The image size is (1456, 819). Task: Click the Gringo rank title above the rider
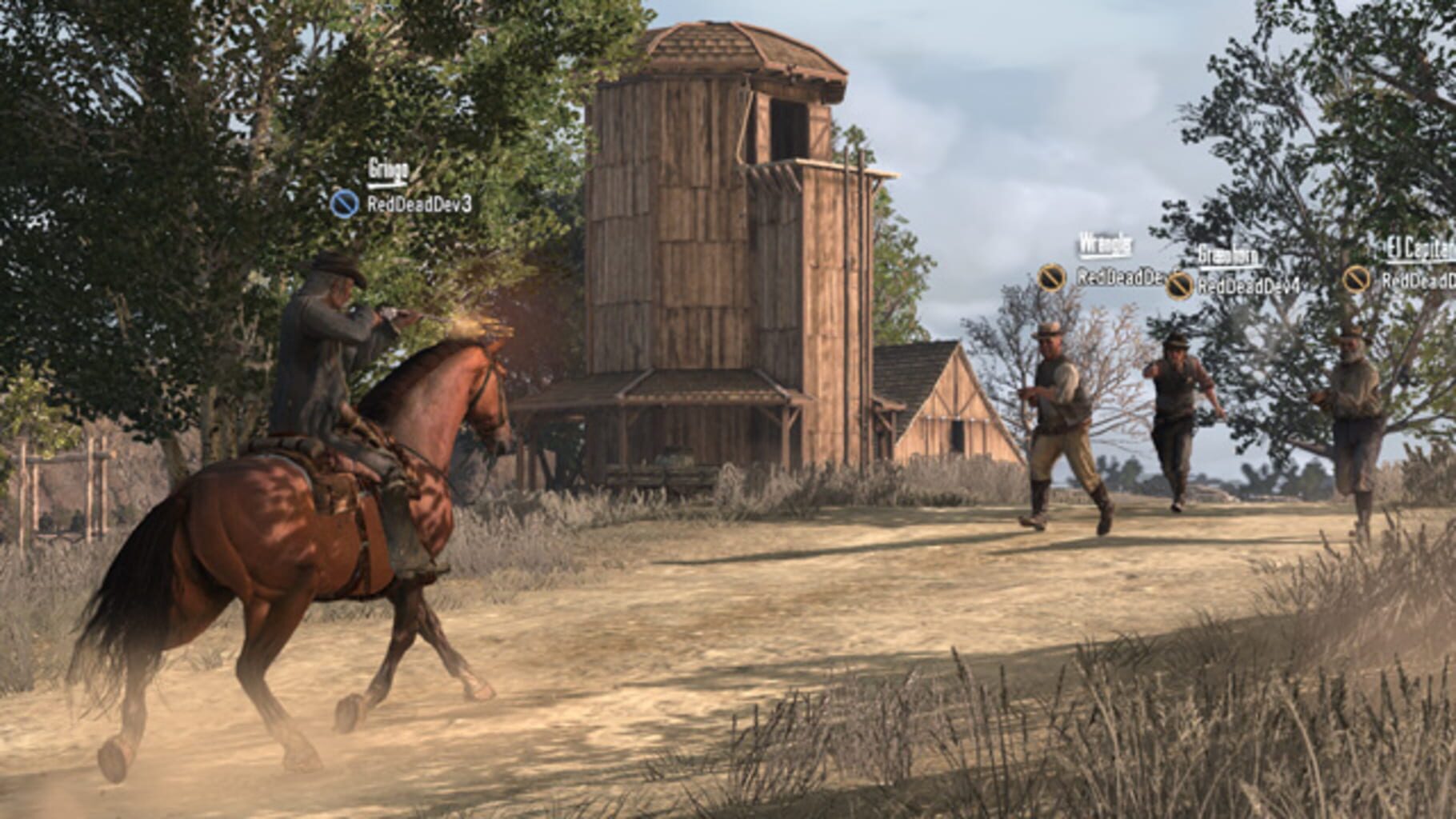[x=388, y=168]
